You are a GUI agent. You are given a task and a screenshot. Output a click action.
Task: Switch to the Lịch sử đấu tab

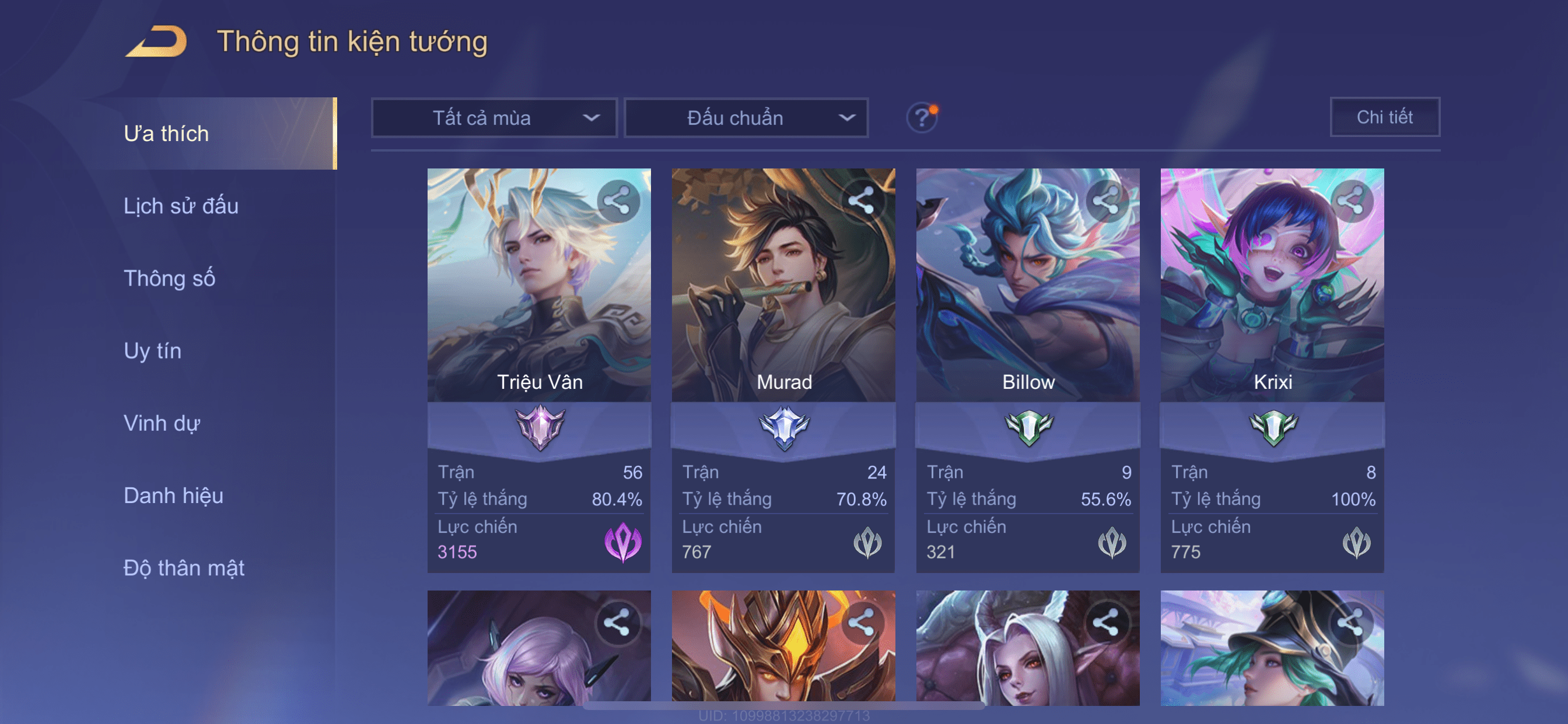(x=181, y=206)
